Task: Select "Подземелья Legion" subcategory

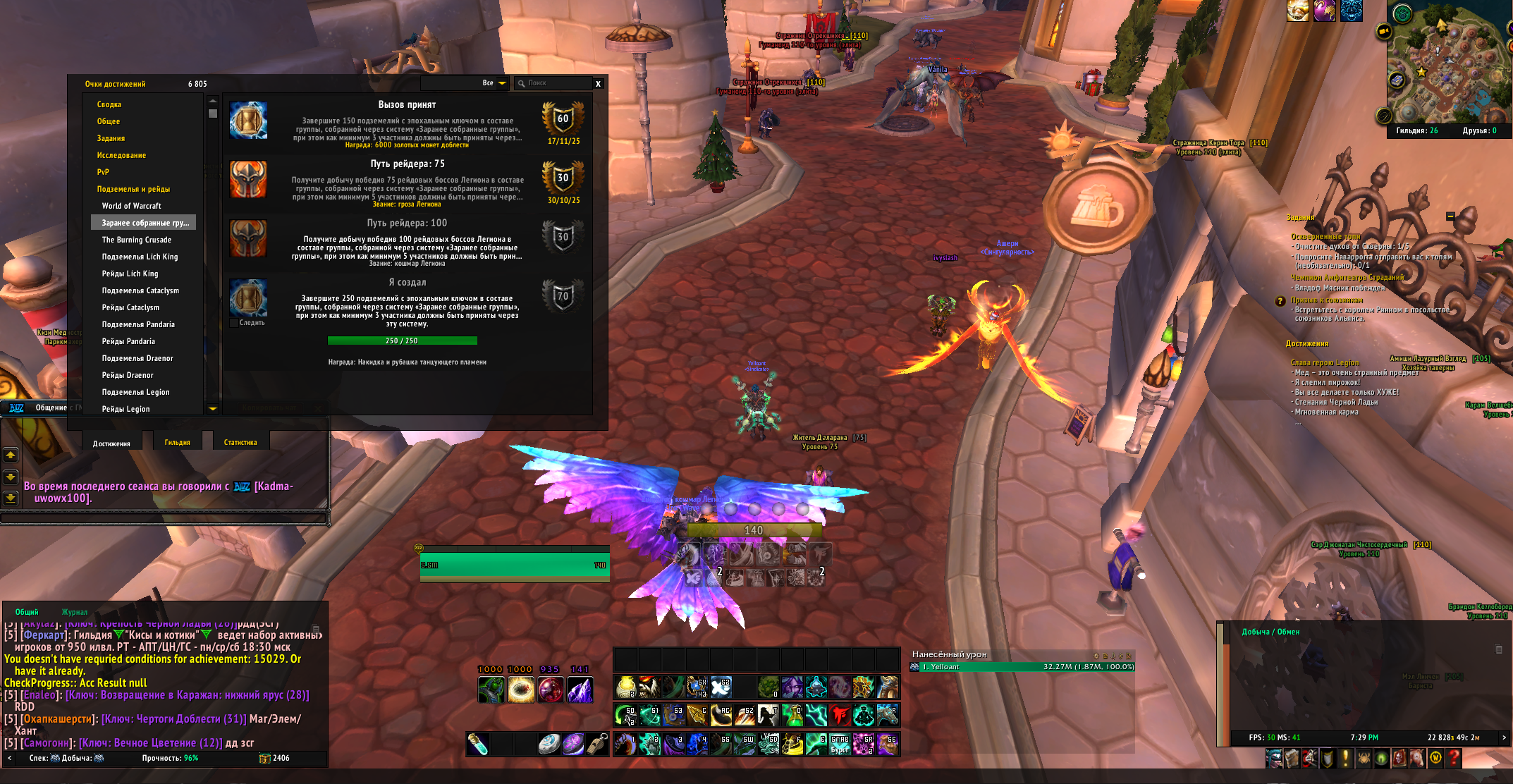Action: 135,392
